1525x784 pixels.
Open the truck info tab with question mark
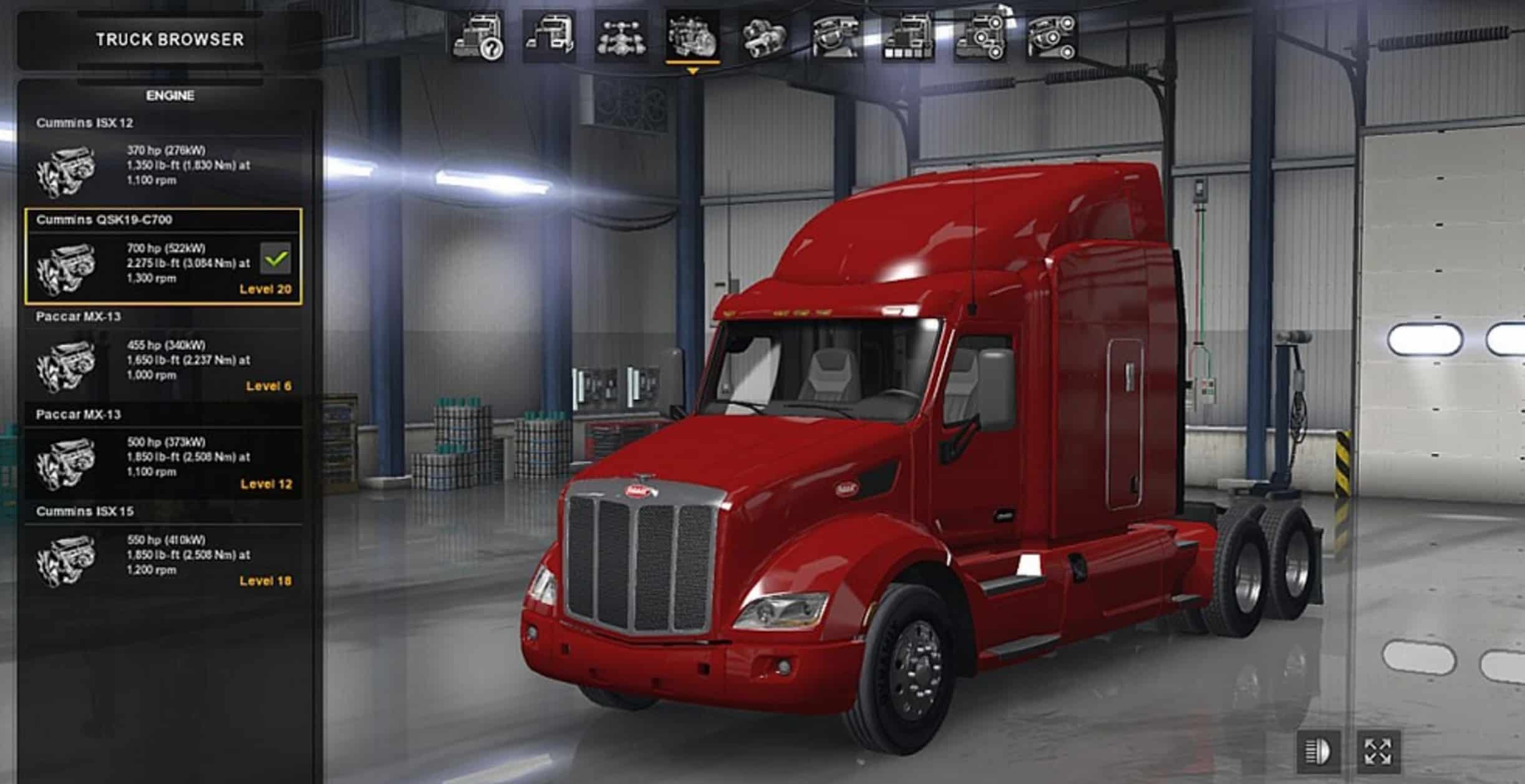pos(478,37)
